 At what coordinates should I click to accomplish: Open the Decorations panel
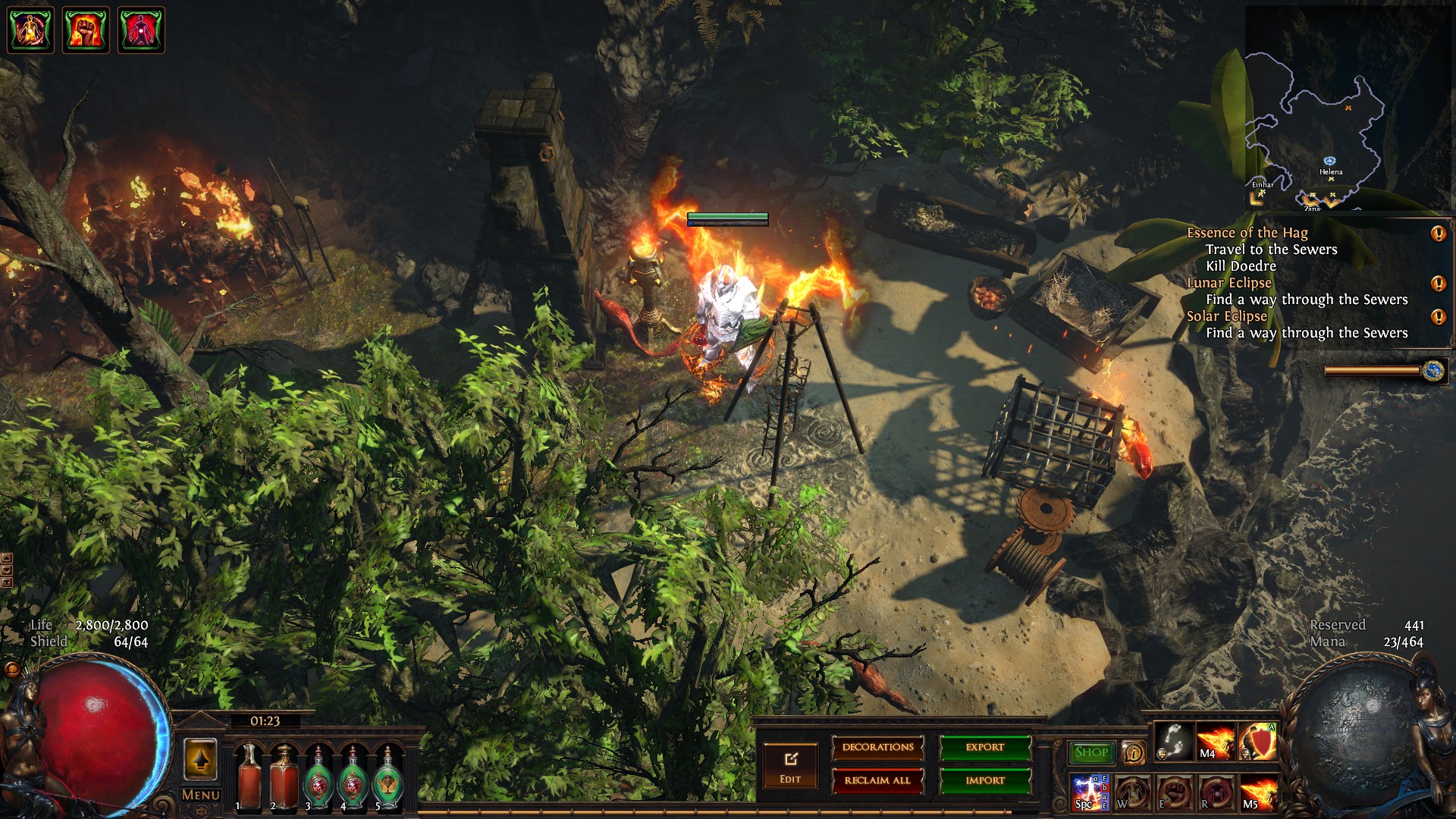(877, 748)
